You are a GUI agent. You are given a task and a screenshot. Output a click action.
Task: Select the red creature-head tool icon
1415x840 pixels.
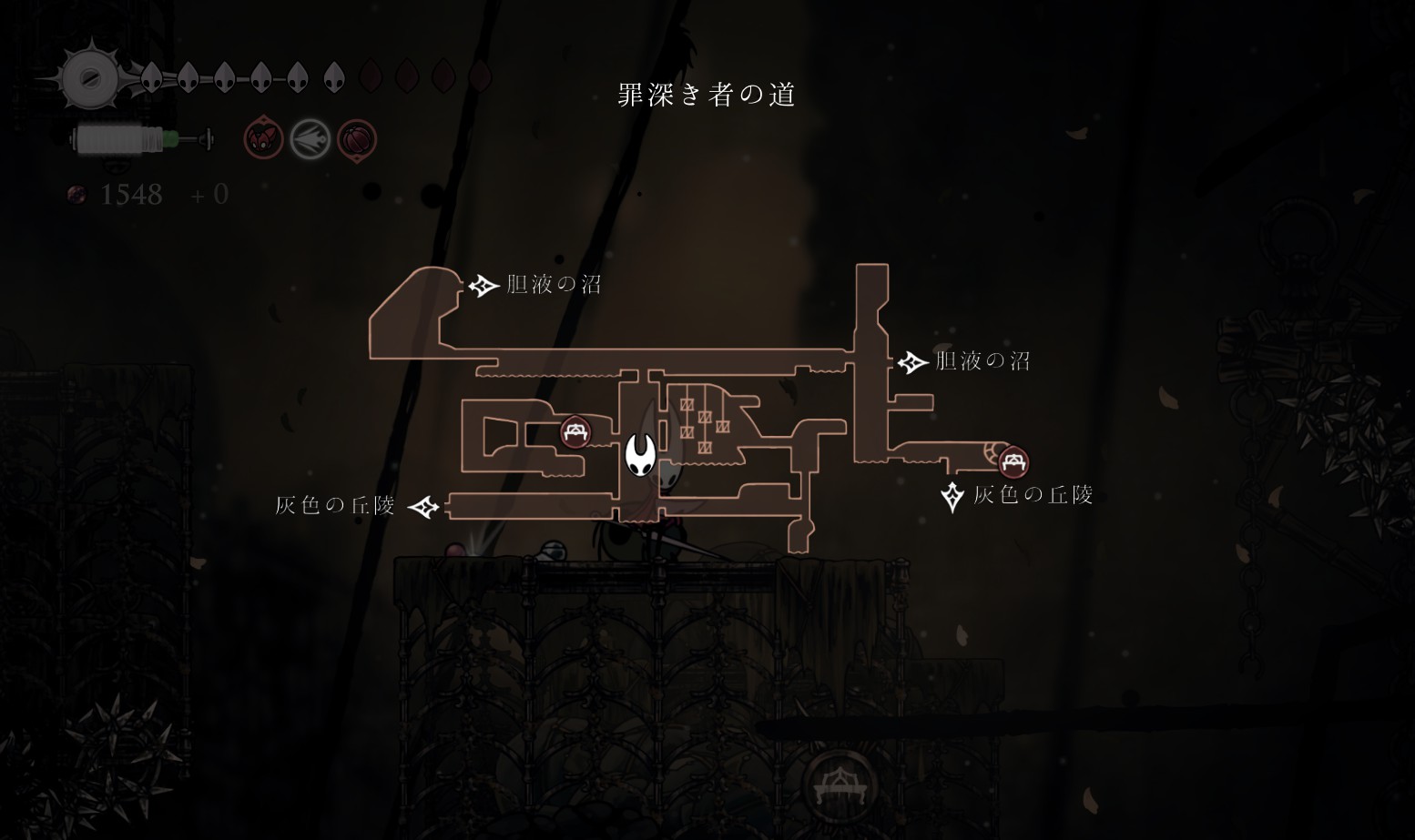point(264,139)
